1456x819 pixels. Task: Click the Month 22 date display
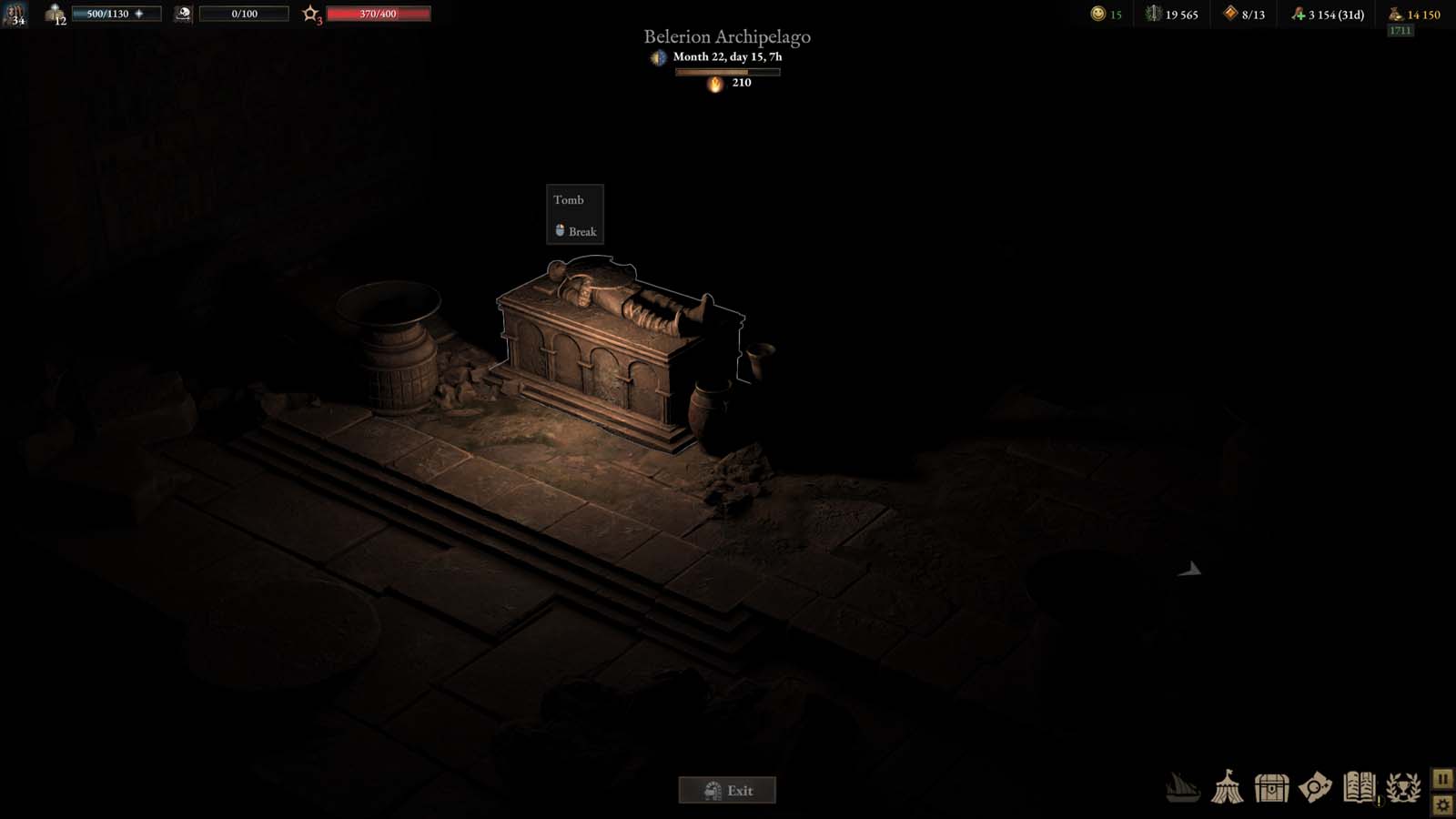[x=727, y=56]
